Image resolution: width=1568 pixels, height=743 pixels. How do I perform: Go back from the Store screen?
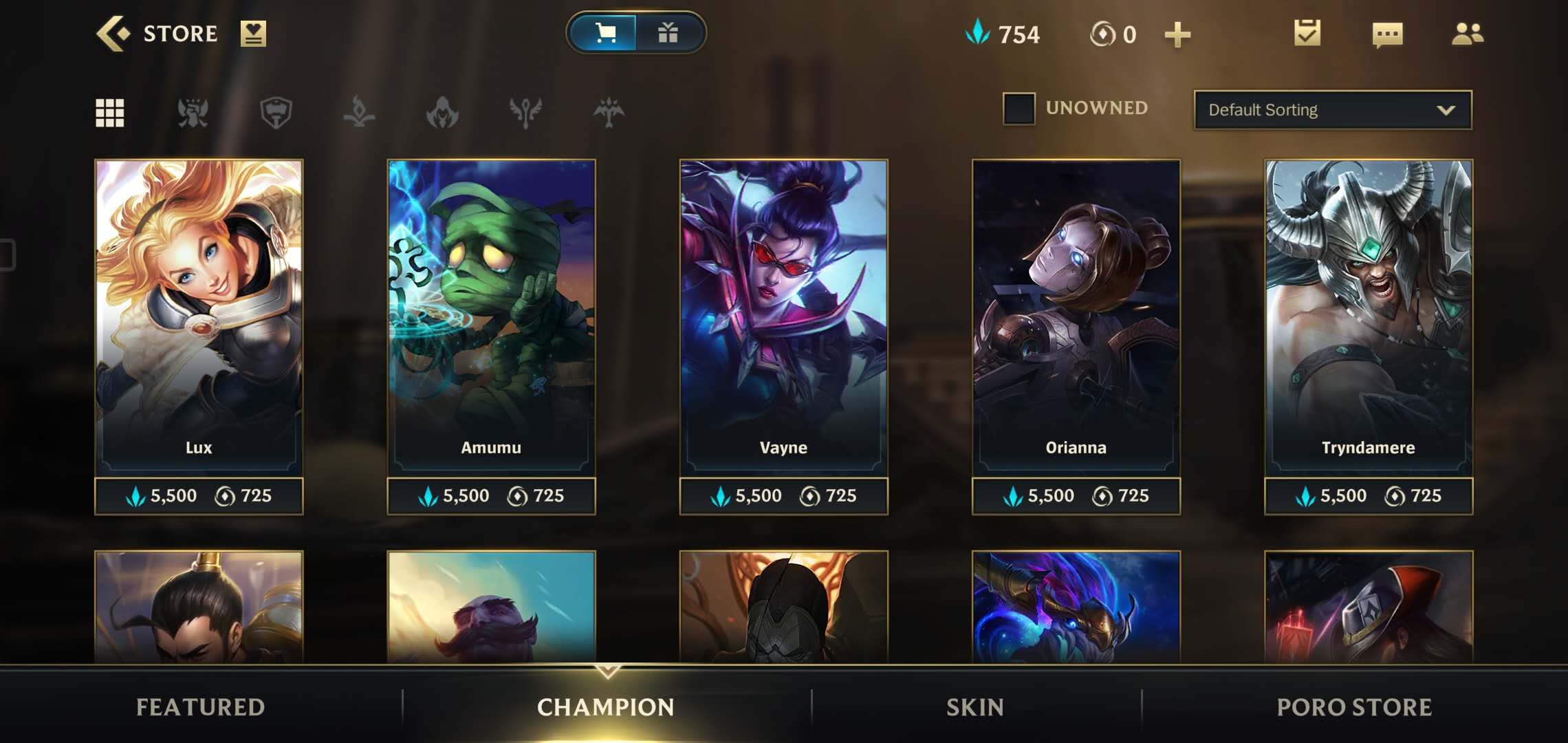113,33
